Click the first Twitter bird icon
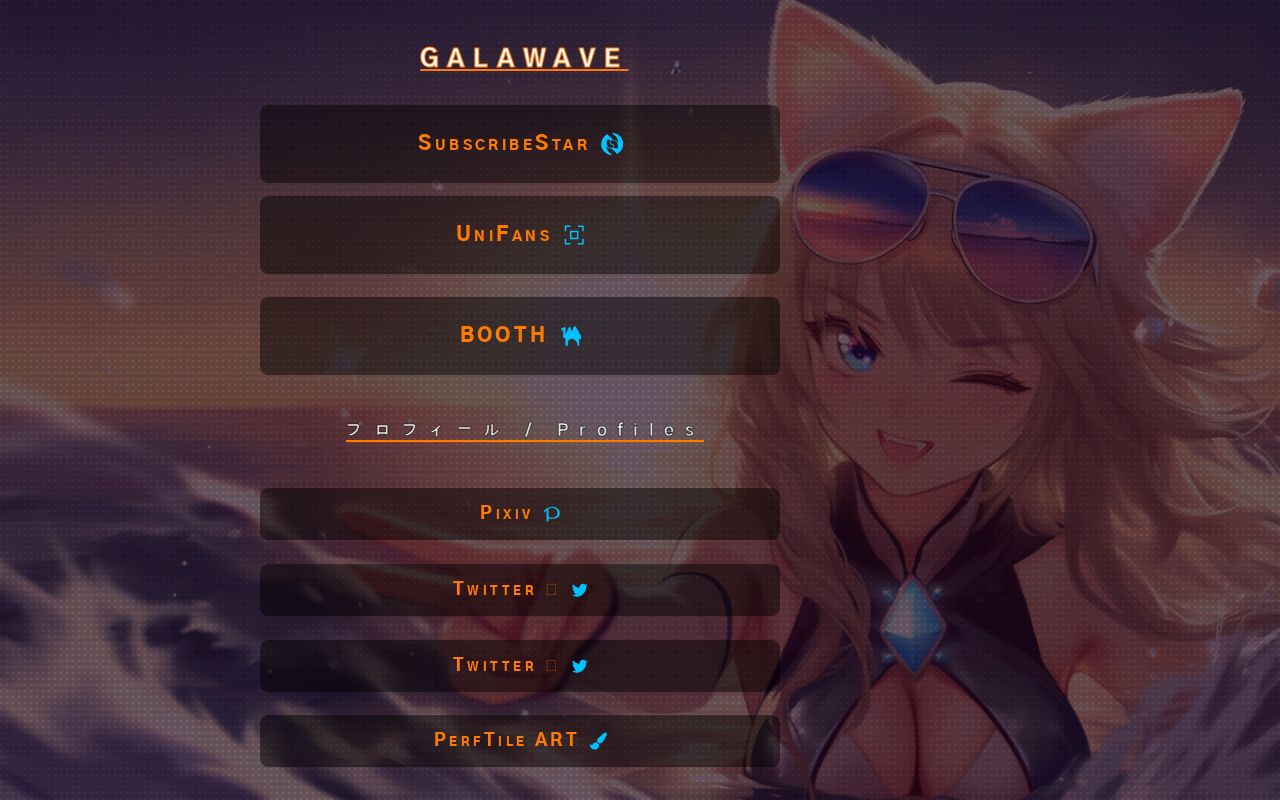Screen dimensions: 1280x800 tap(579, 590)
